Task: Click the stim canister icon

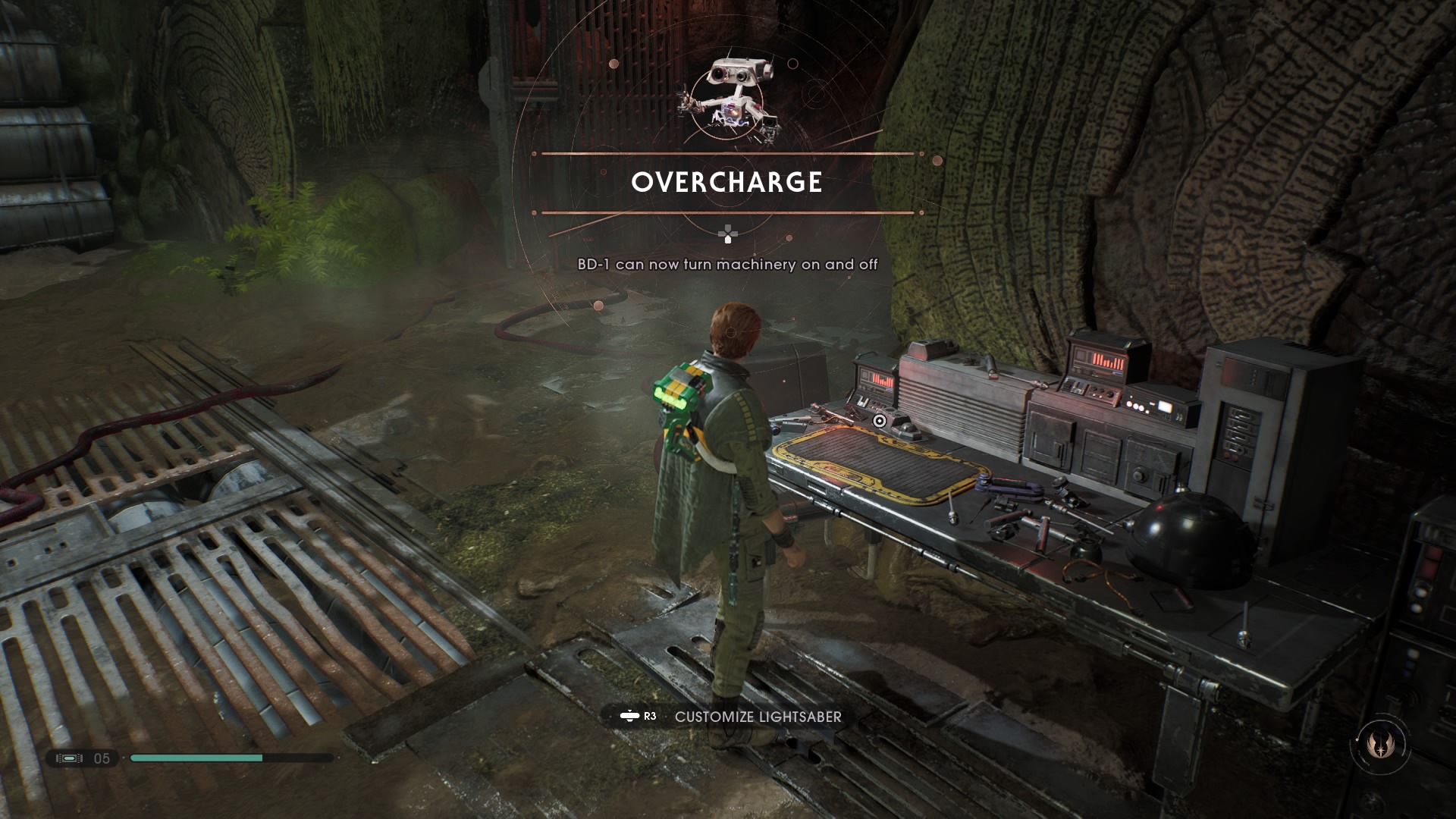Action: point(69,758)
